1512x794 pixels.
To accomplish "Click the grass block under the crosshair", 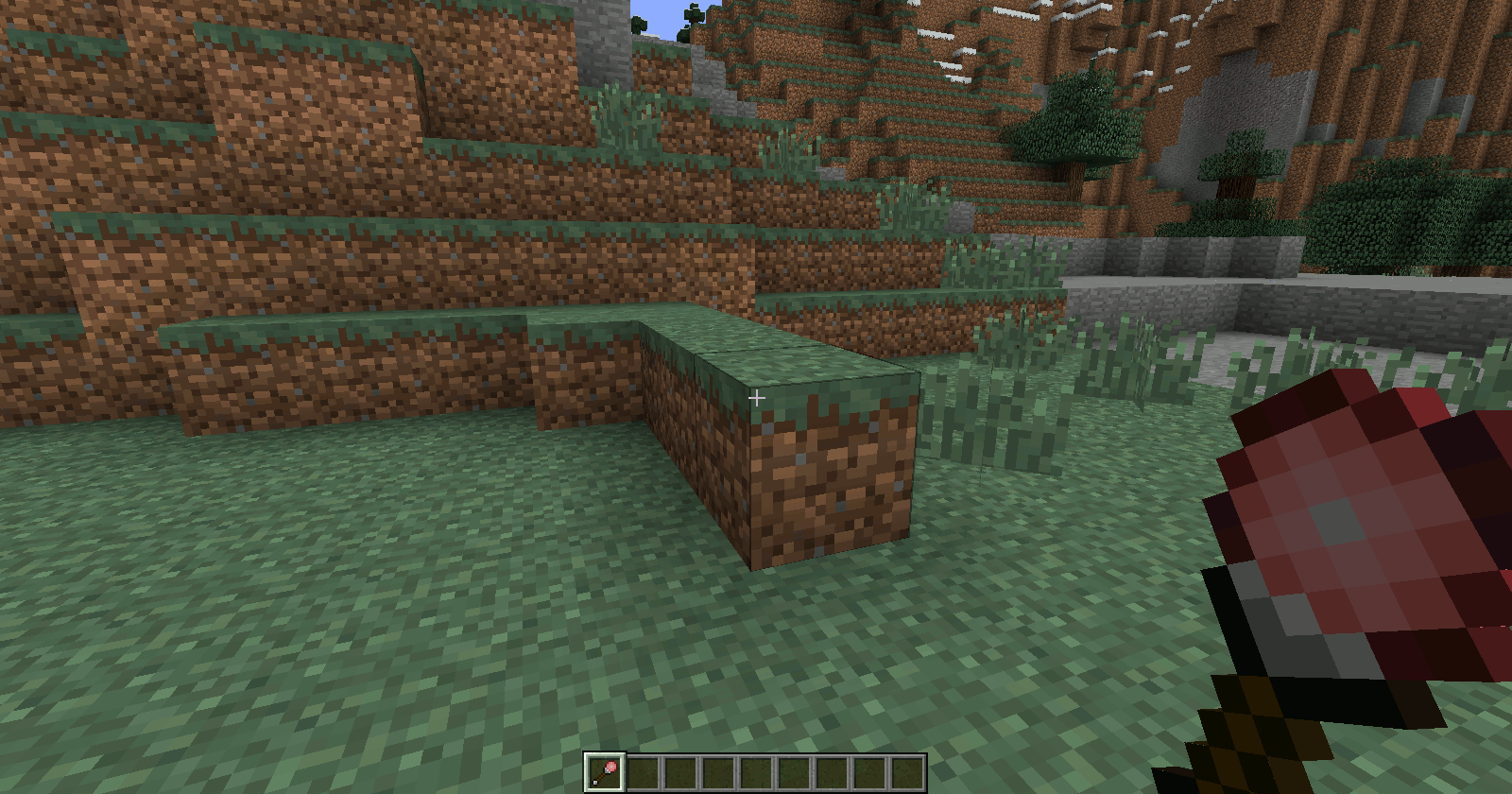I will tap(803, 369).
